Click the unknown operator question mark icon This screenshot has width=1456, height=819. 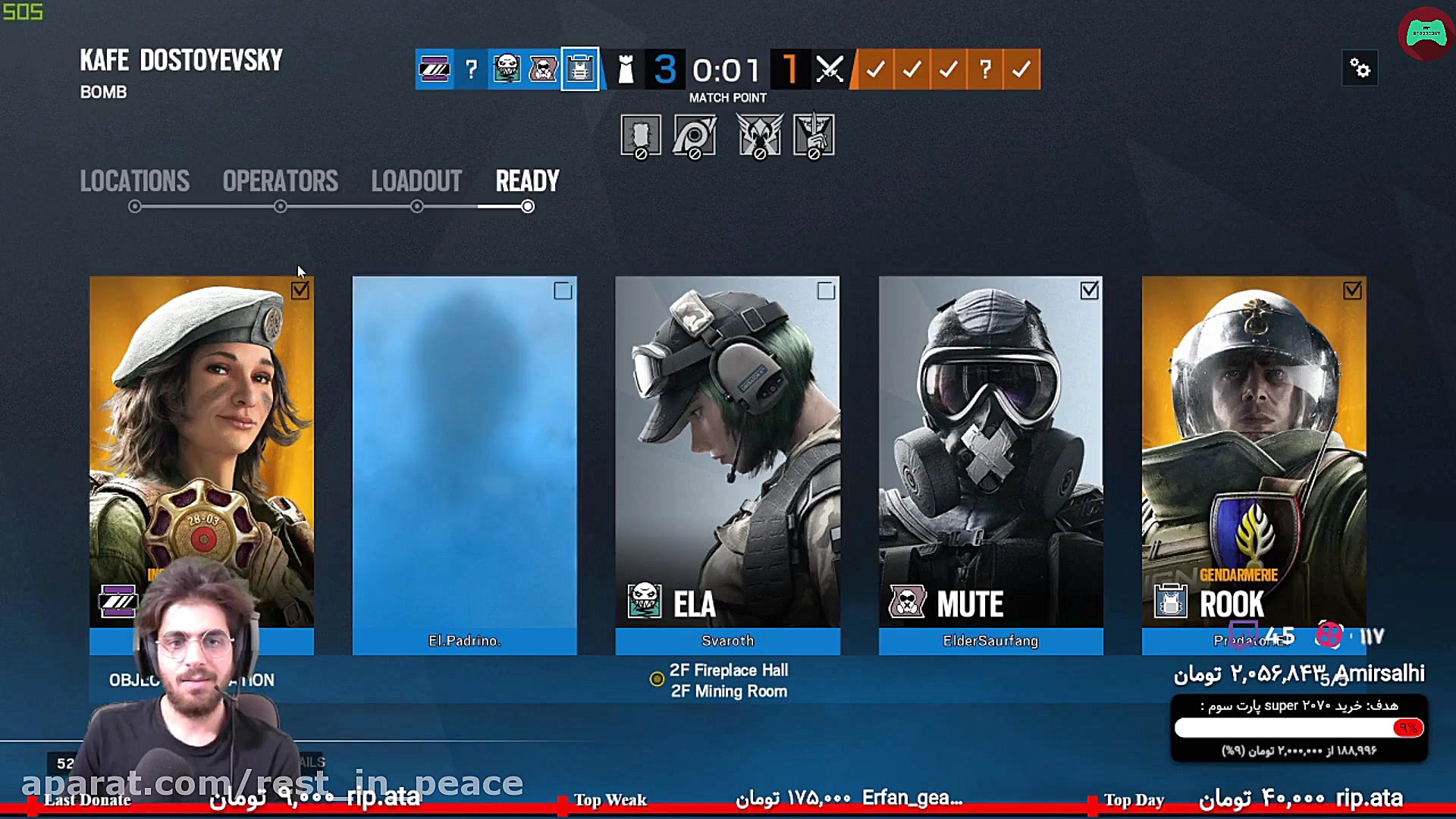click(471, 71)
